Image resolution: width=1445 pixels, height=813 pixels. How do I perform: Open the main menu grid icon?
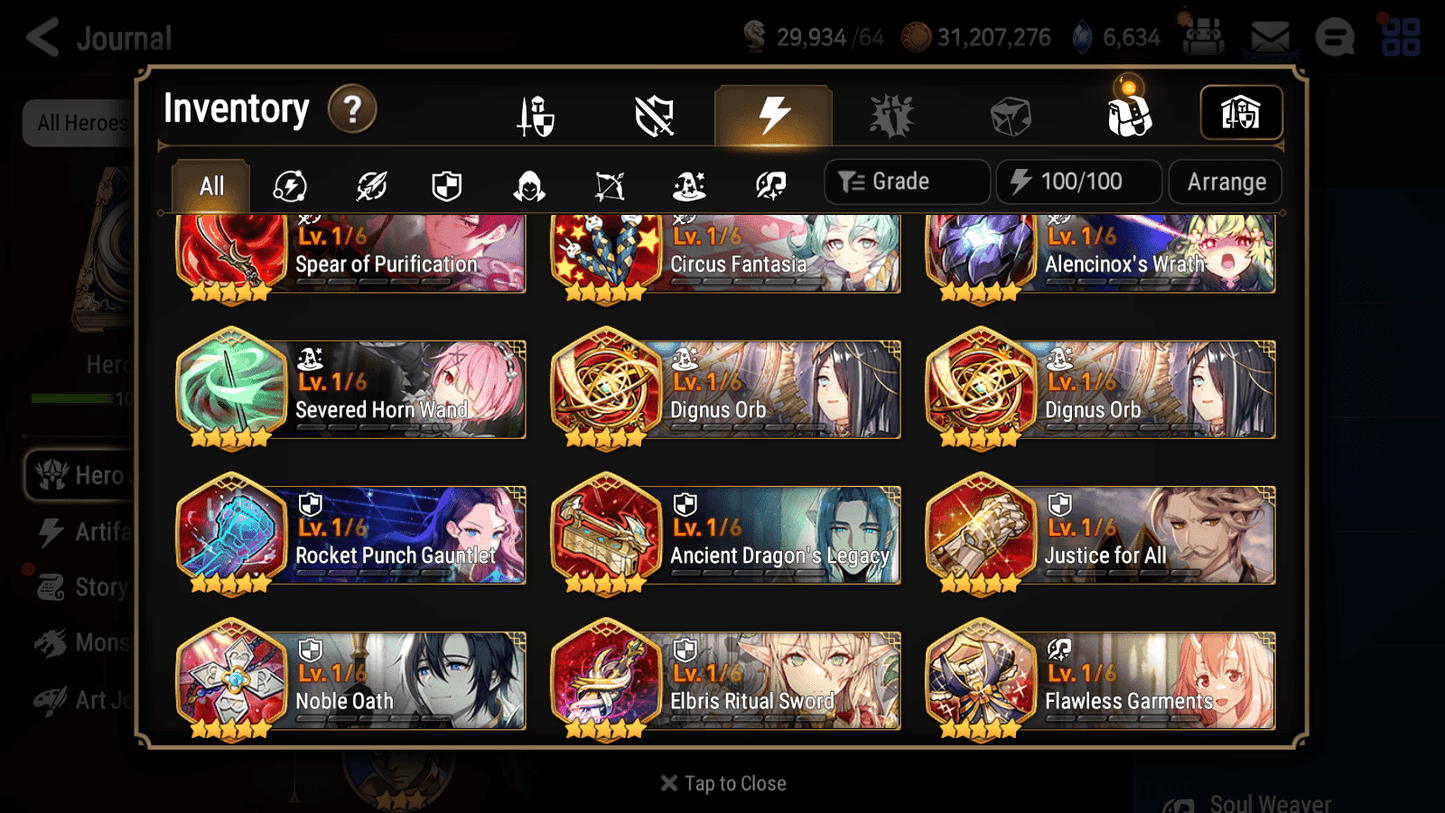tap(1398, 36)
